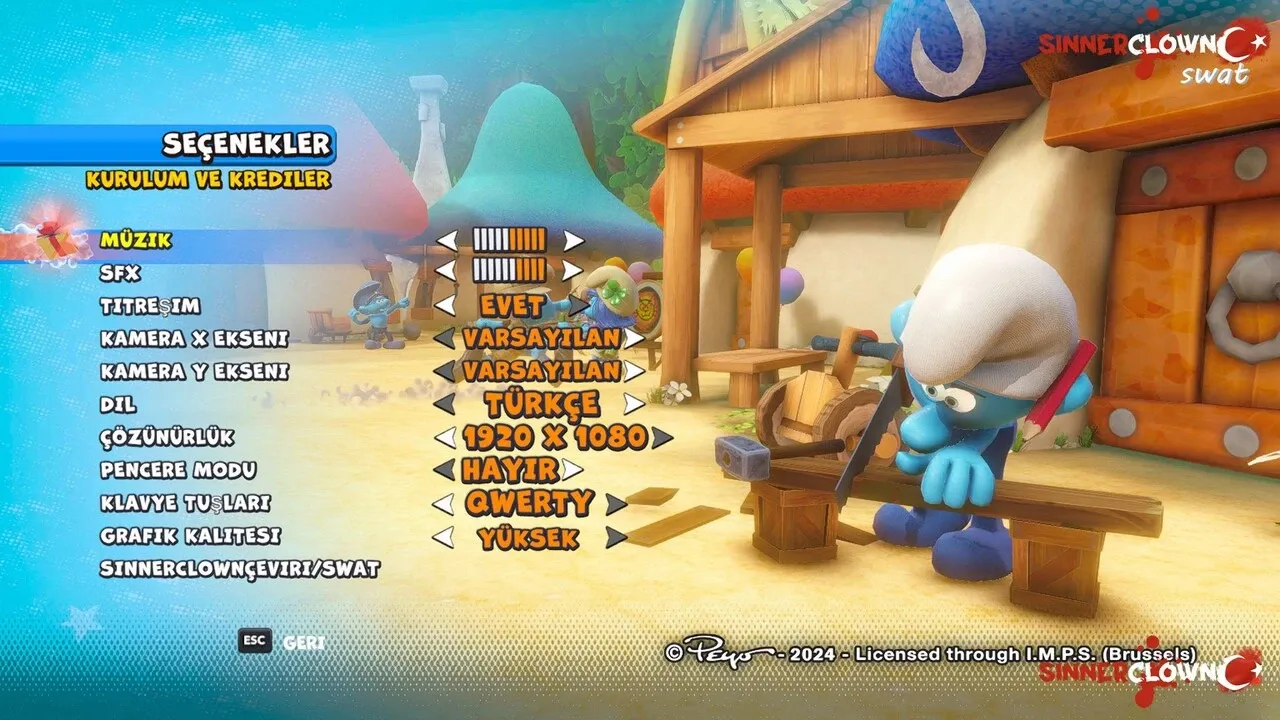Select the Grafik Kalitesi row

190,536
